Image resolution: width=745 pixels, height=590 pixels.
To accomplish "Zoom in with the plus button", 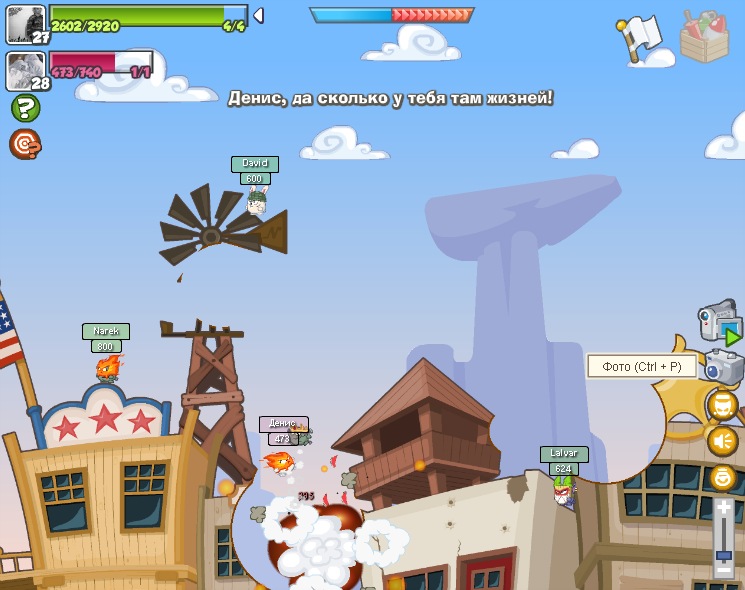I will tap(723, 508).
